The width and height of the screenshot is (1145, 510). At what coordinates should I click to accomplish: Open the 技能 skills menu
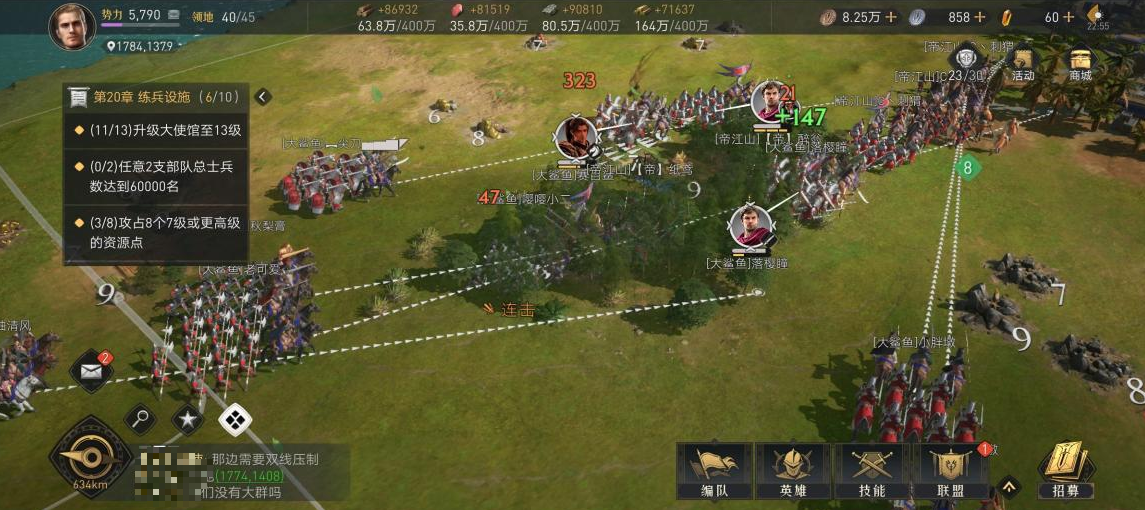(x=872, y=470)
